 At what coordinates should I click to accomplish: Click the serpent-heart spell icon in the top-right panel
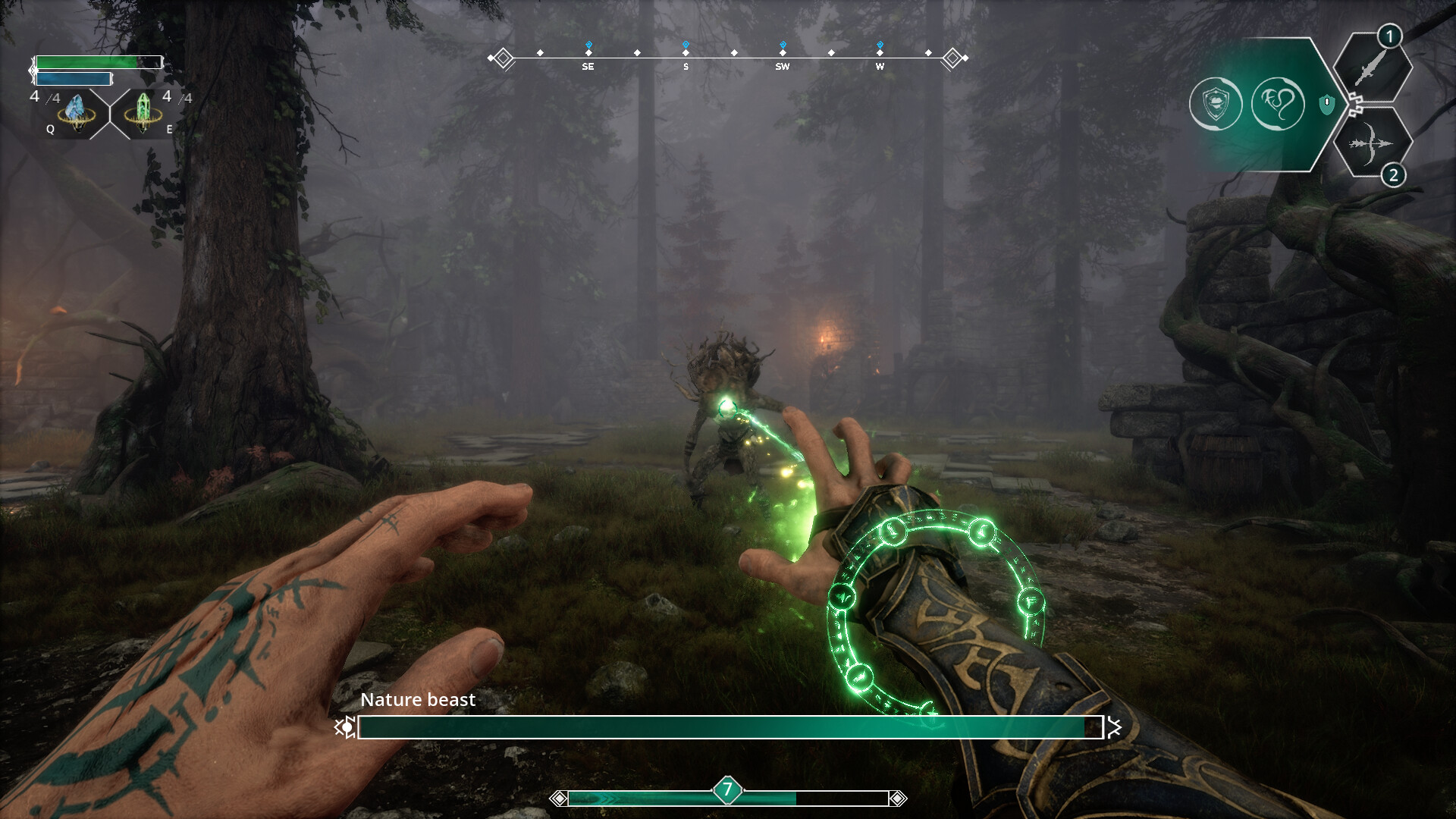tap(1279, 104)
